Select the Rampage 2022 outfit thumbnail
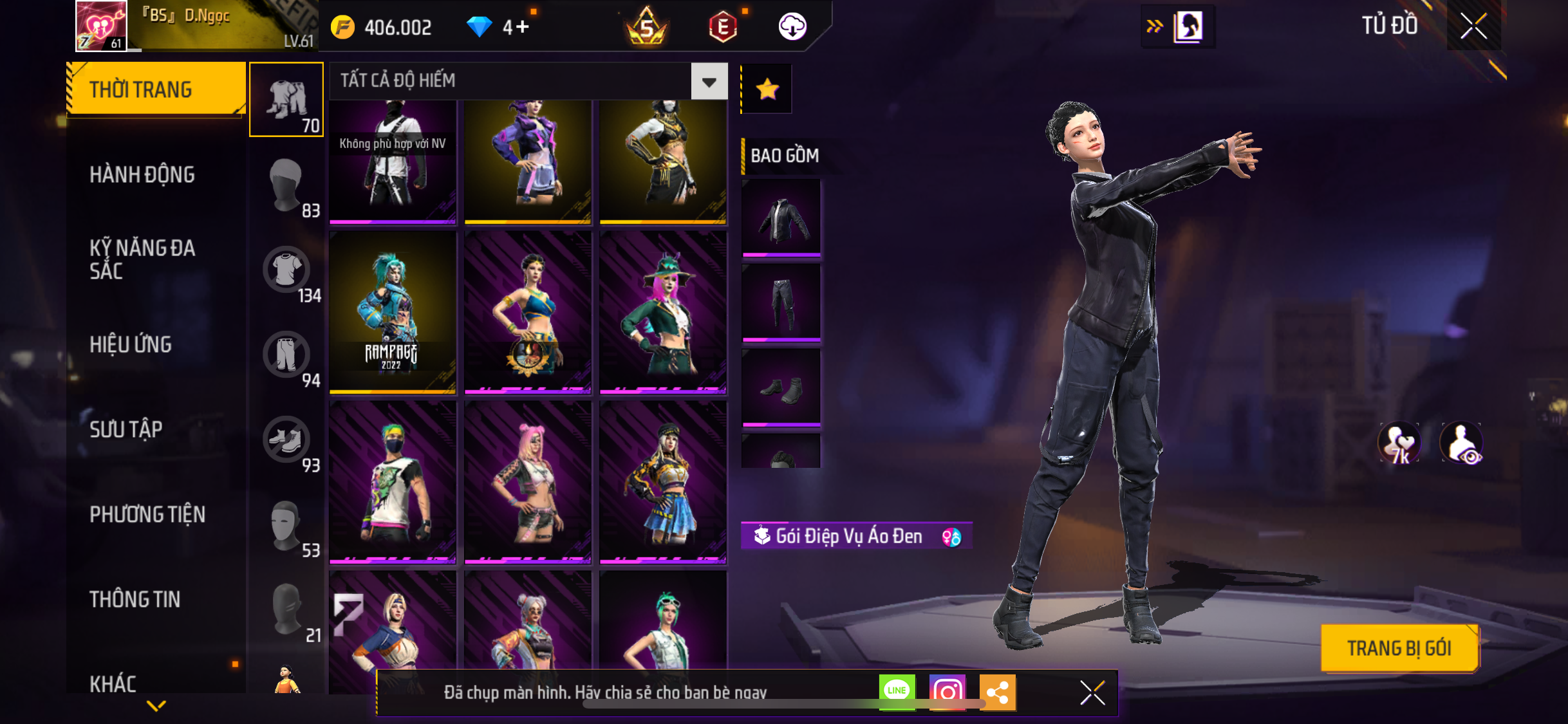 click(393, 312)
